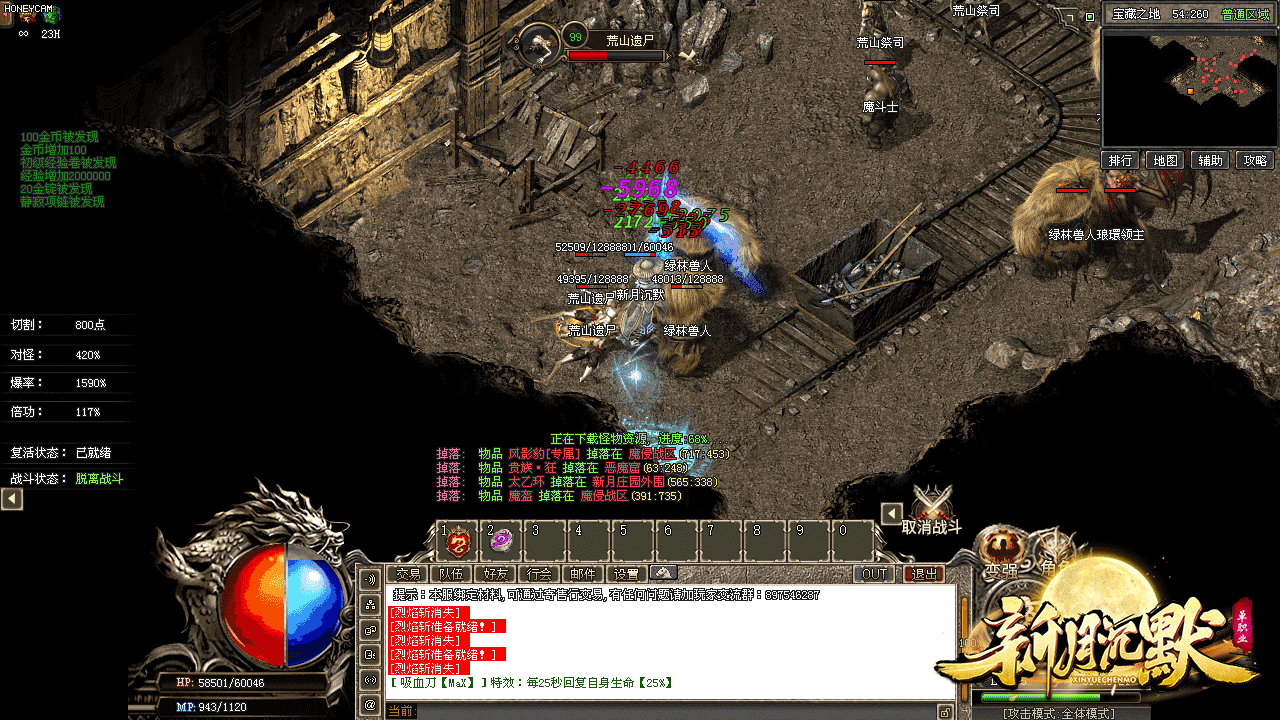The image size is (1280, 720).
Task: Open the 排行 (Ranking) panel
Action: (x=1121, y=160)
